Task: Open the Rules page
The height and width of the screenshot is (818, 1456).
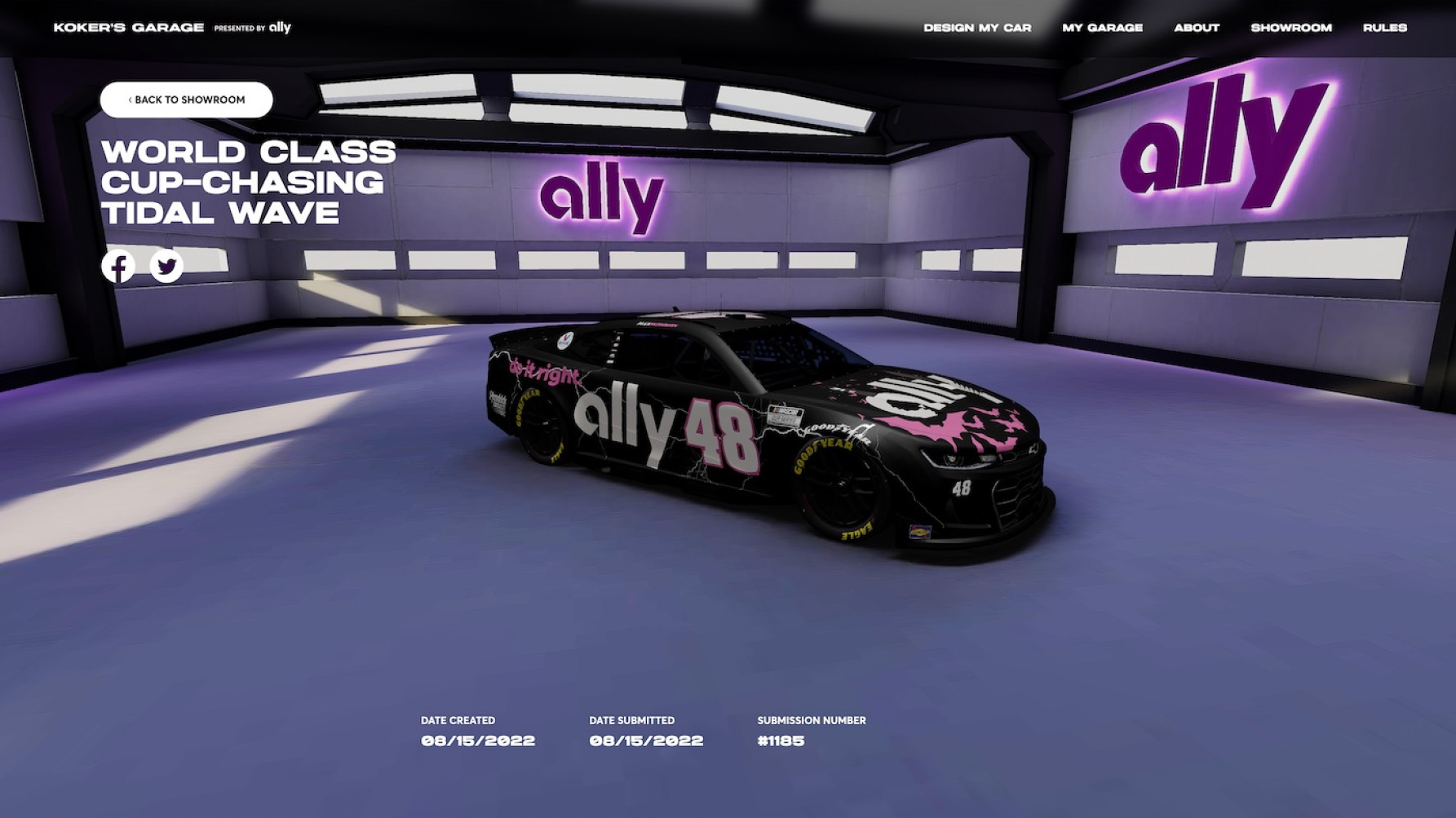Action: (x=1384, y=28)
